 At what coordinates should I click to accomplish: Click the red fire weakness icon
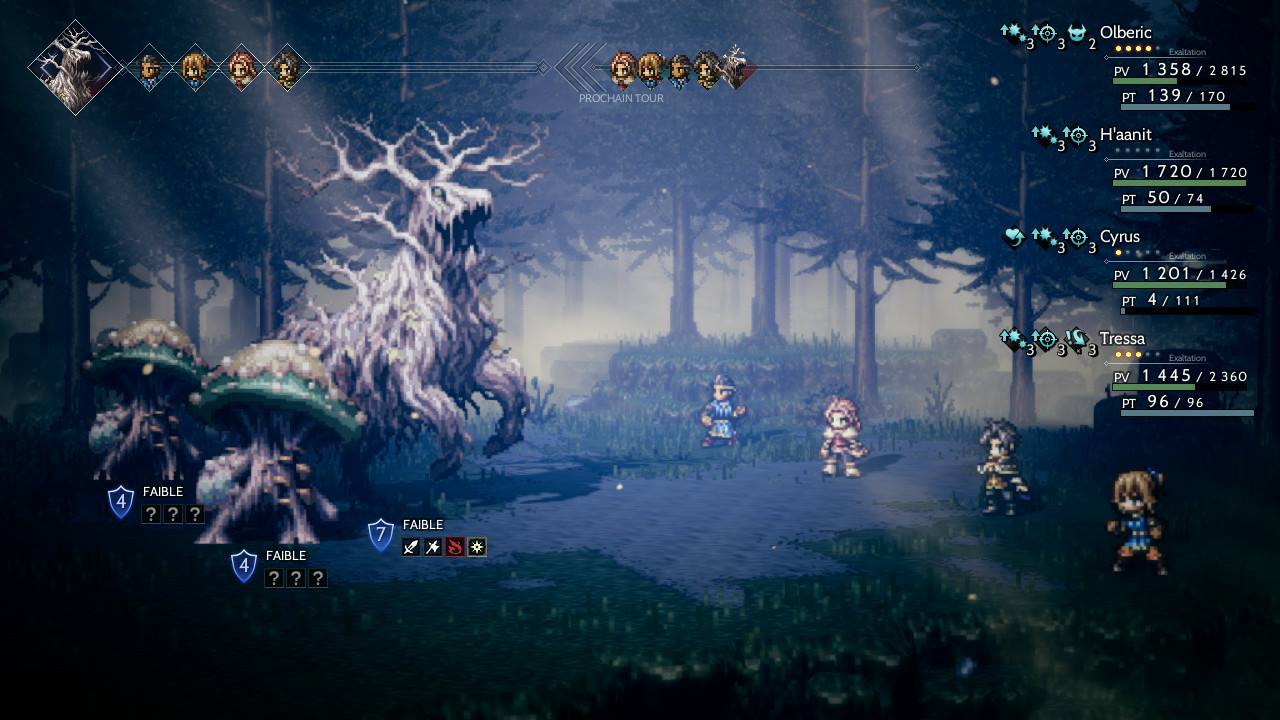[x=455, y=547]
